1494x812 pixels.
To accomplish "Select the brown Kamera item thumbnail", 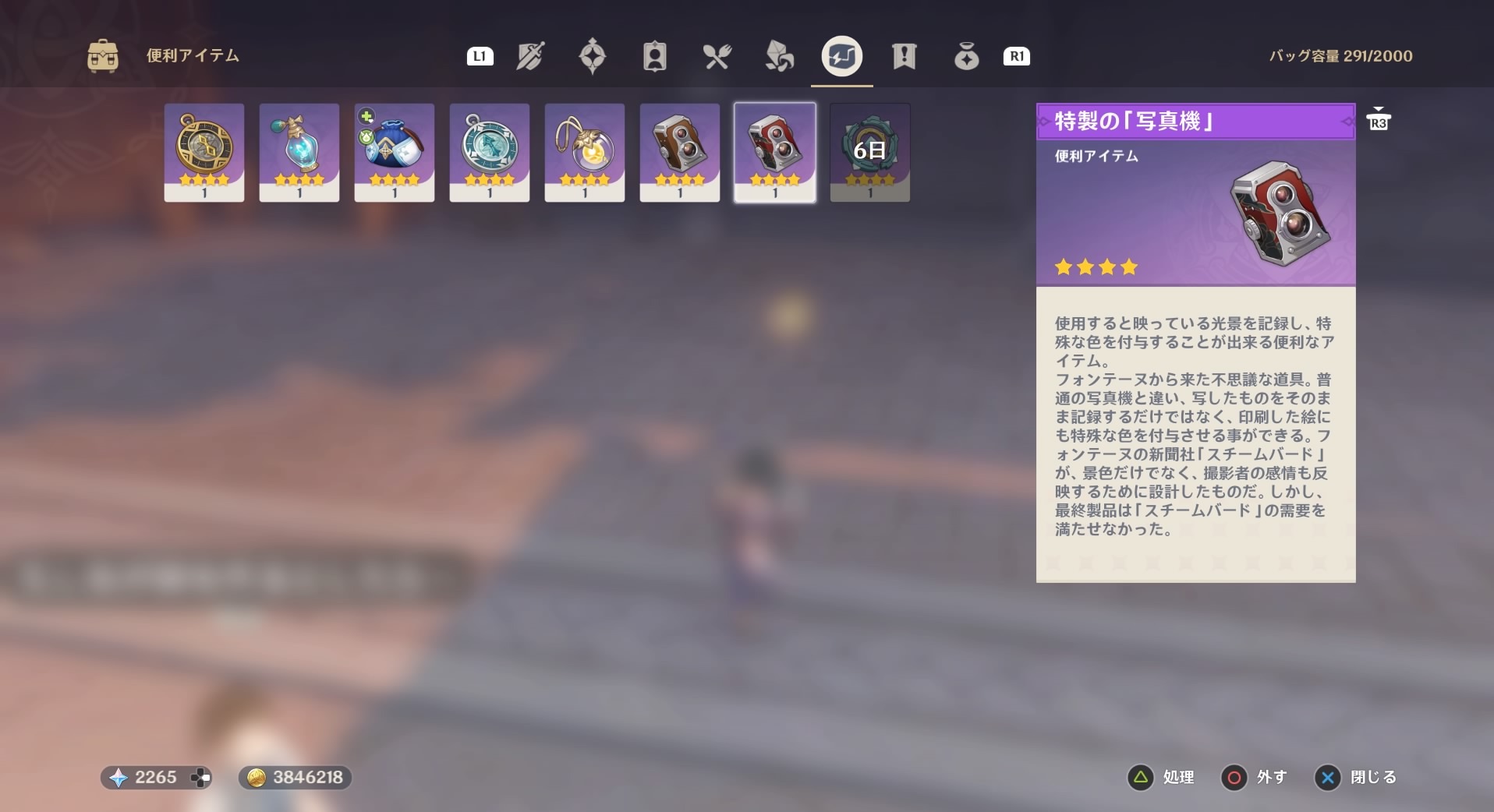I will (x=679, y=152).
